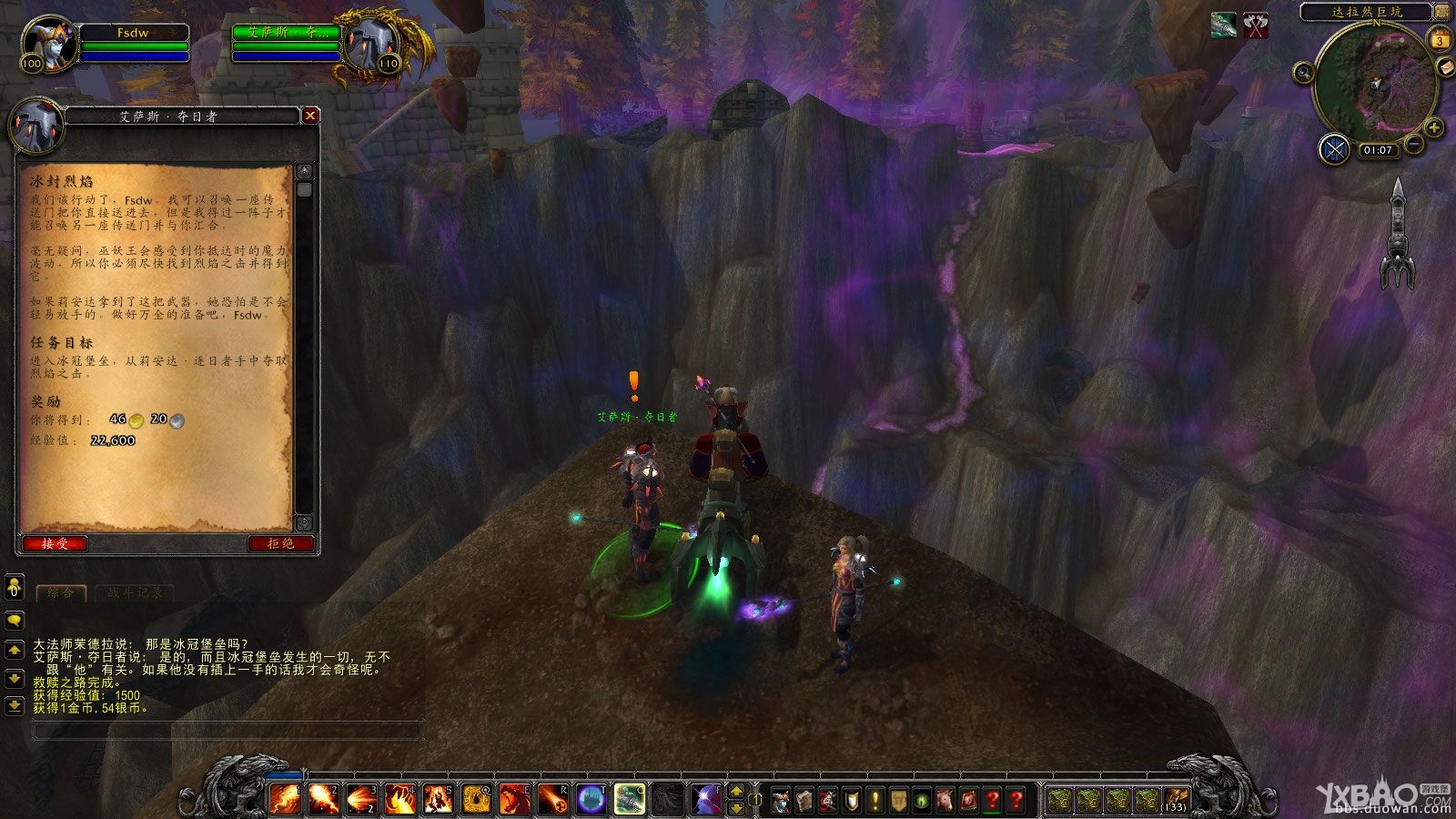
Task: Click the crossed axes buff icon
Action: (1256, 25)
